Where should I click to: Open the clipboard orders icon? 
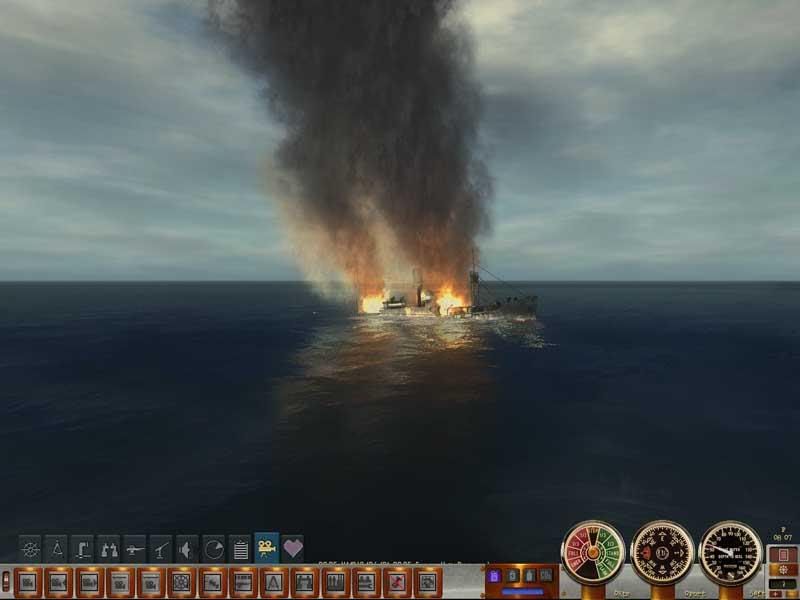coord(239,548)
